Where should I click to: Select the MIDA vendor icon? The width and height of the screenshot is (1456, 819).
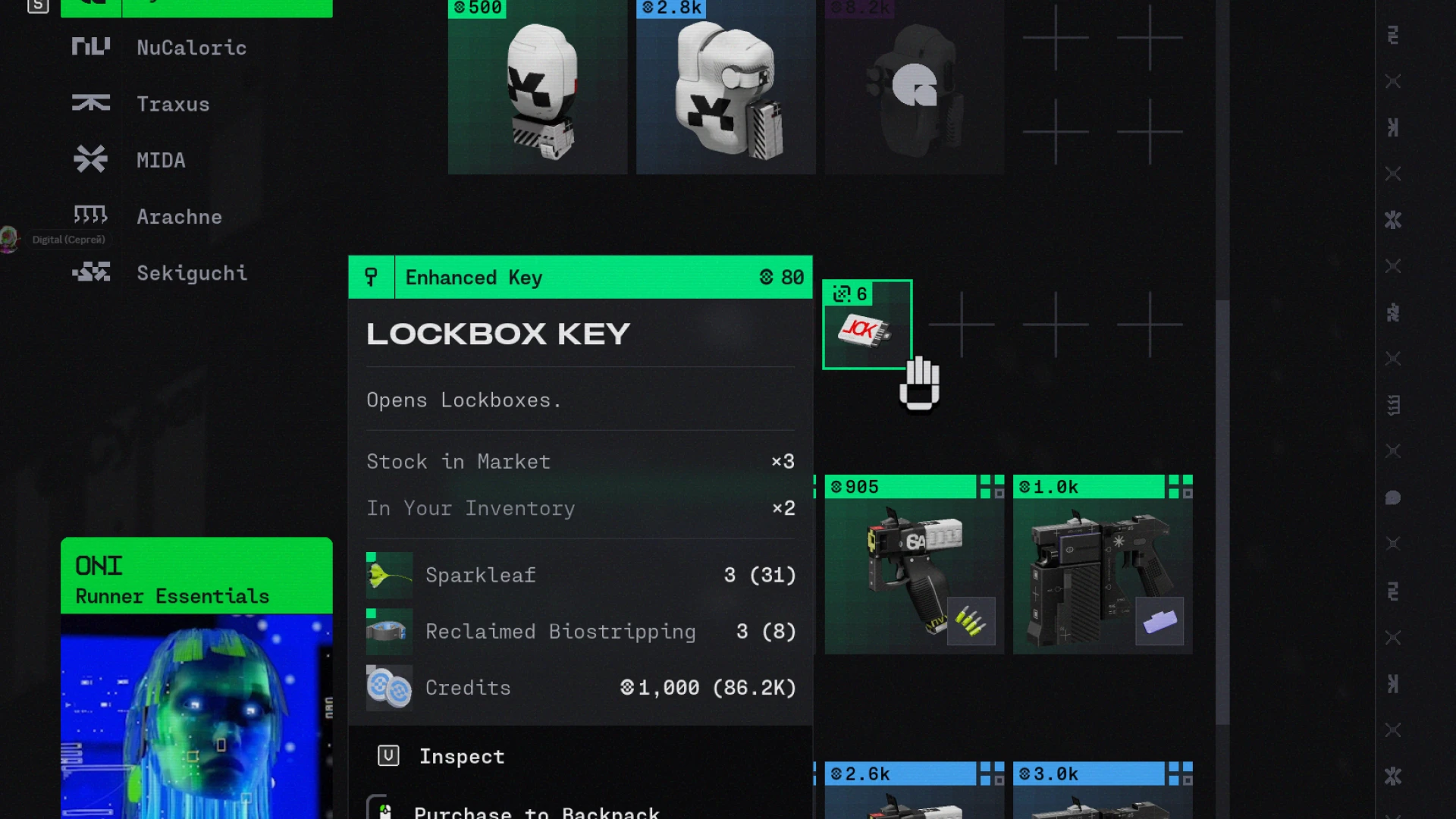tap(91, 159)
